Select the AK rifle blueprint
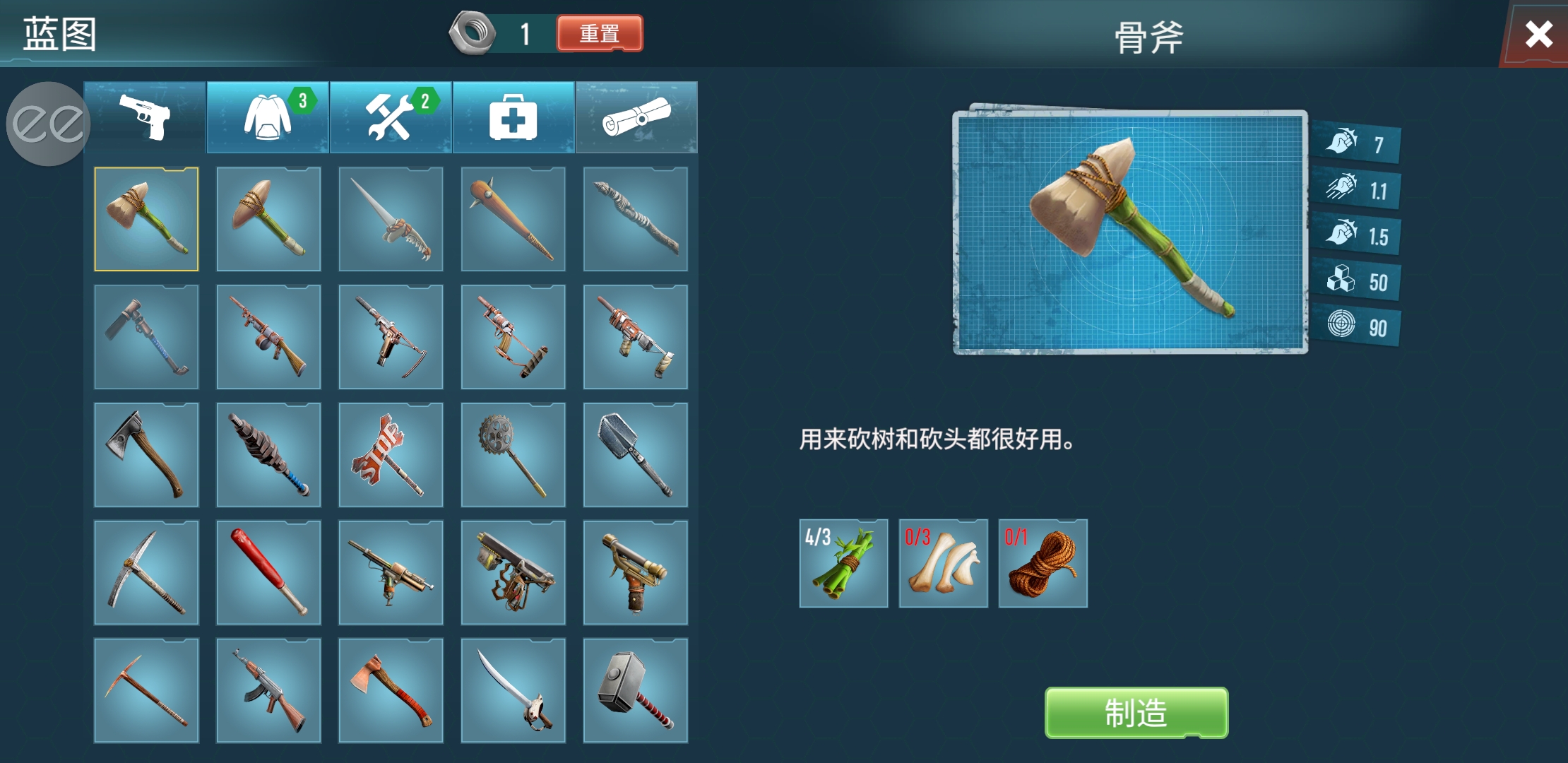Screen dimensions: 1568x763 (268, 690)
